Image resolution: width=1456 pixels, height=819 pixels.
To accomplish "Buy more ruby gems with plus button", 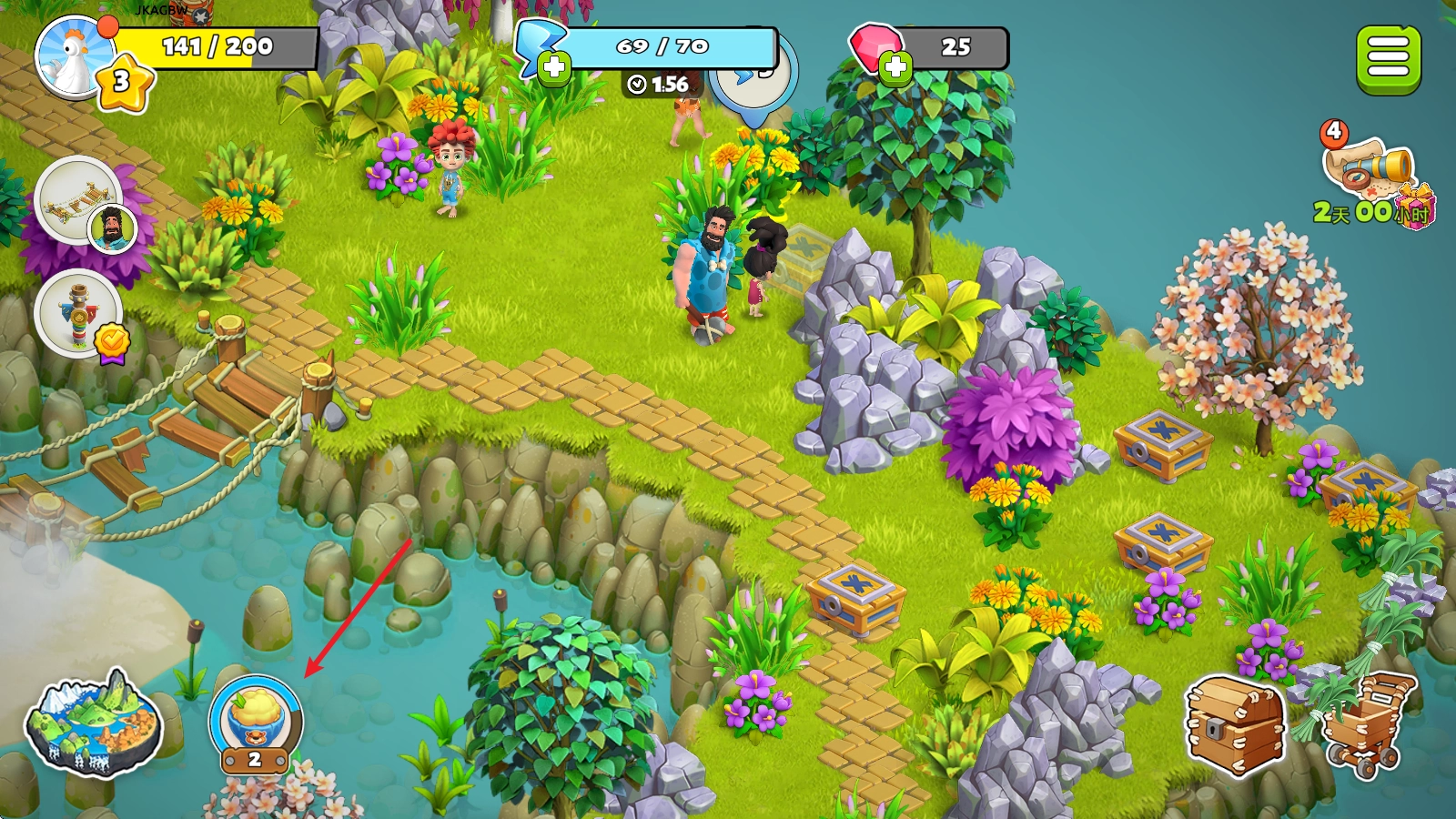I will point(895,67).
